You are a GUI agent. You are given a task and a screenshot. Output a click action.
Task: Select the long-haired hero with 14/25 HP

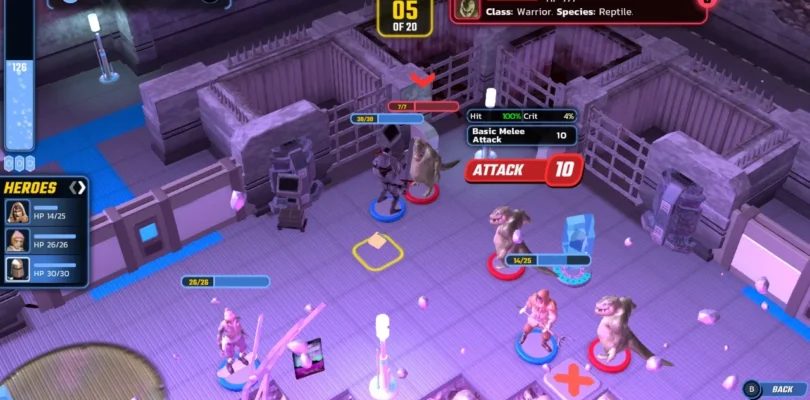[x=18, y=211]
